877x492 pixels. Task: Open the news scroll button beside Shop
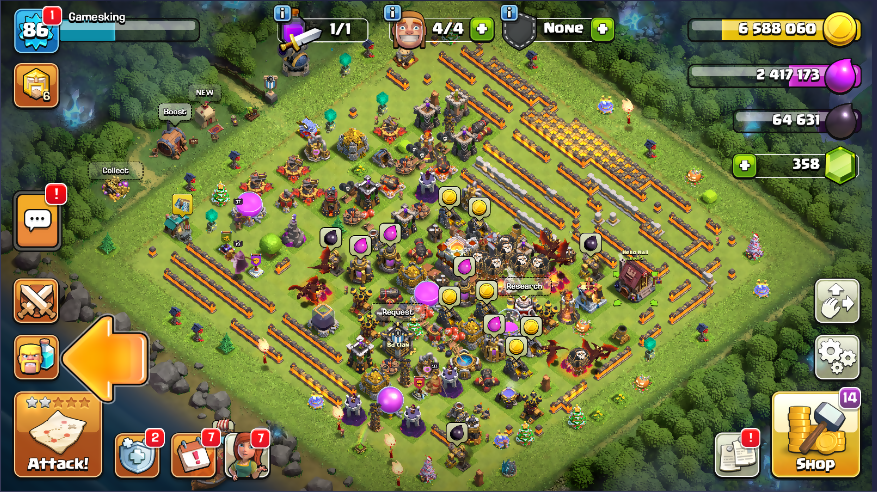tap(738, 454)
